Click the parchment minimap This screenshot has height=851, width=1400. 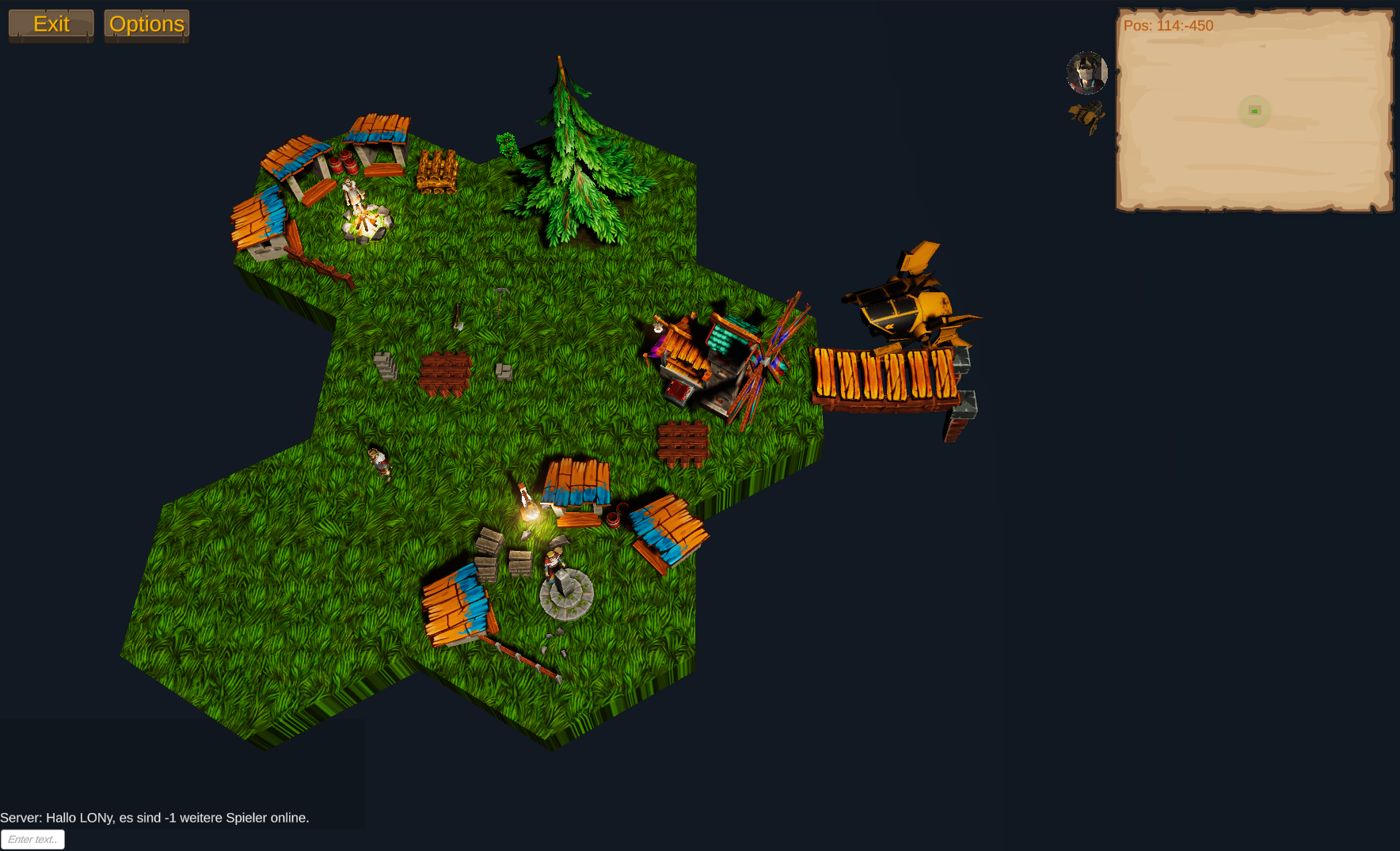[x=1254, y=111]
